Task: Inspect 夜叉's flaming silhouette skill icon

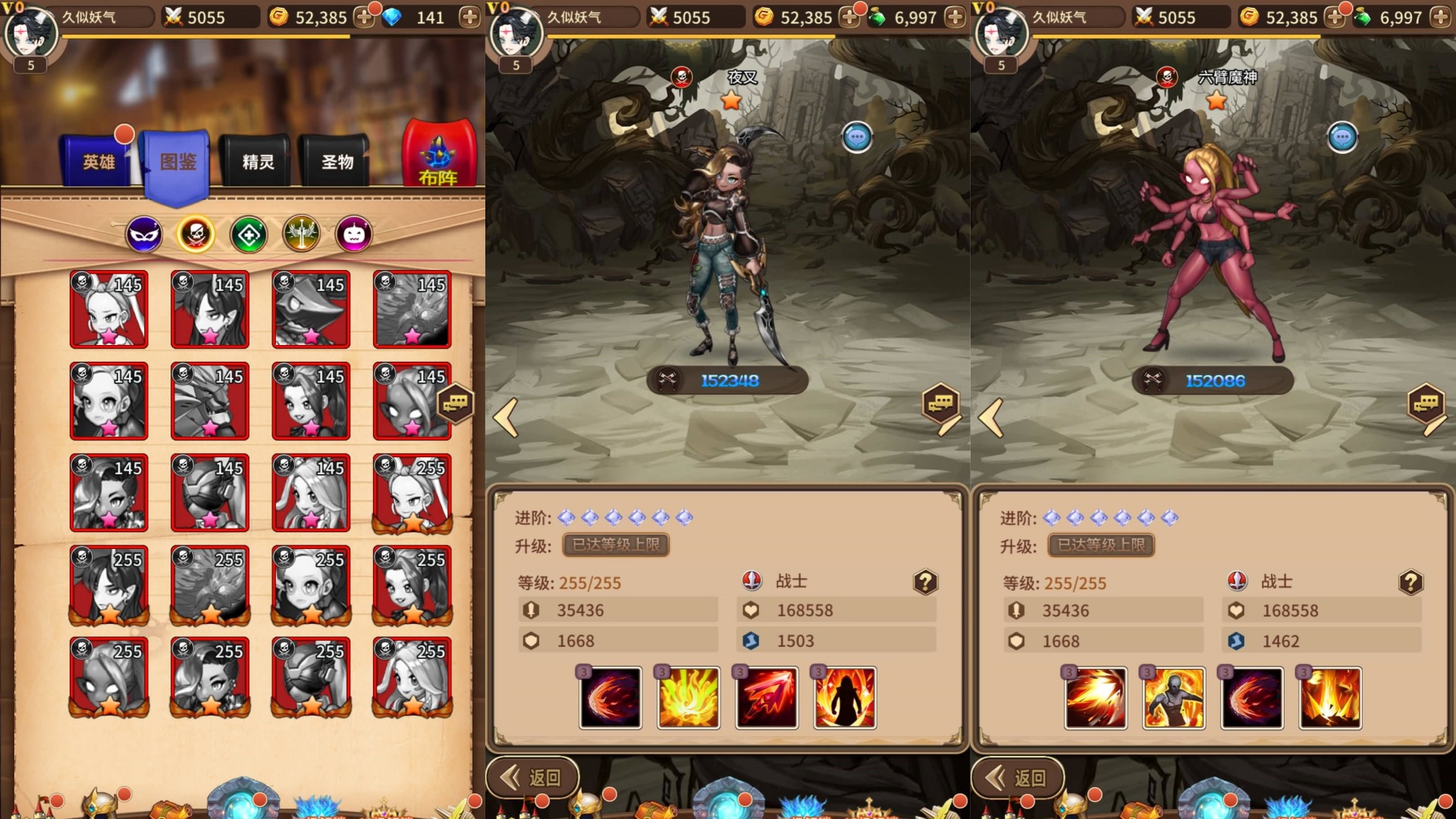Action: pyautogui.click(x=845, y=698)
